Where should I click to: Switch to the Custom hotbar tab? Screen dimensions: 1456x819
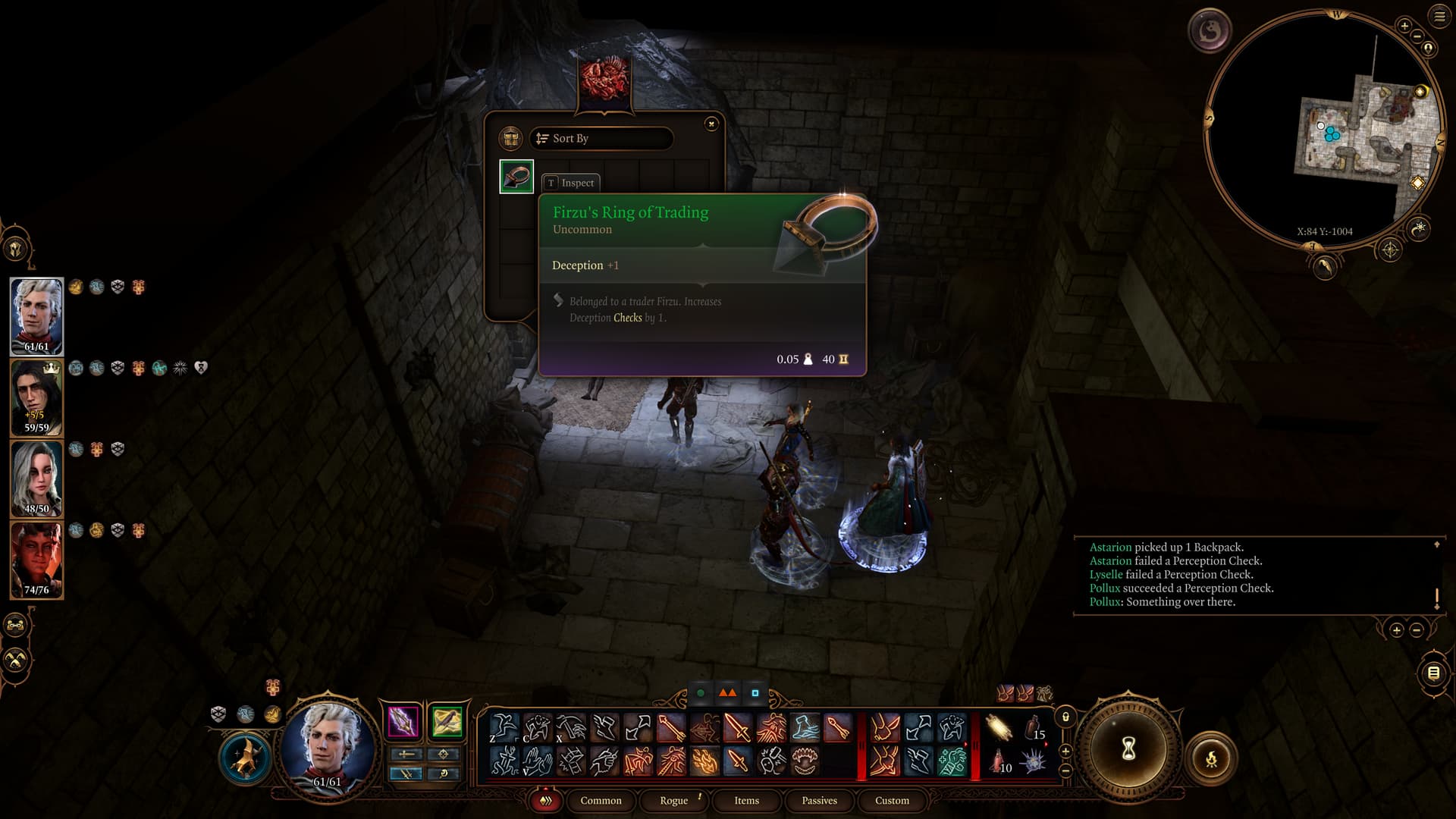click(x=892, y=801)
